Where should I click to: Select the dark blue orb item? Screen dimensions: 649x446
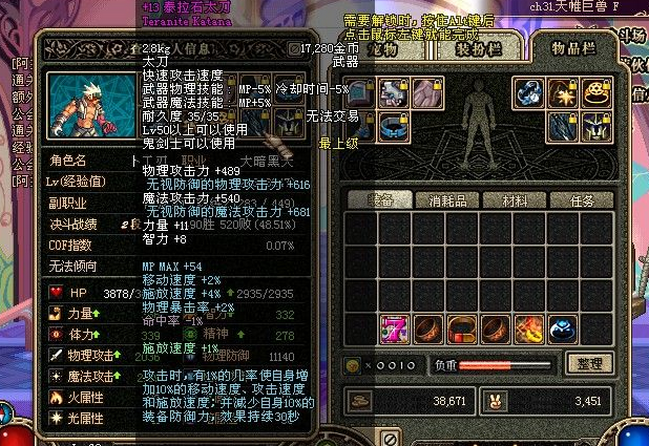[565, 329]
